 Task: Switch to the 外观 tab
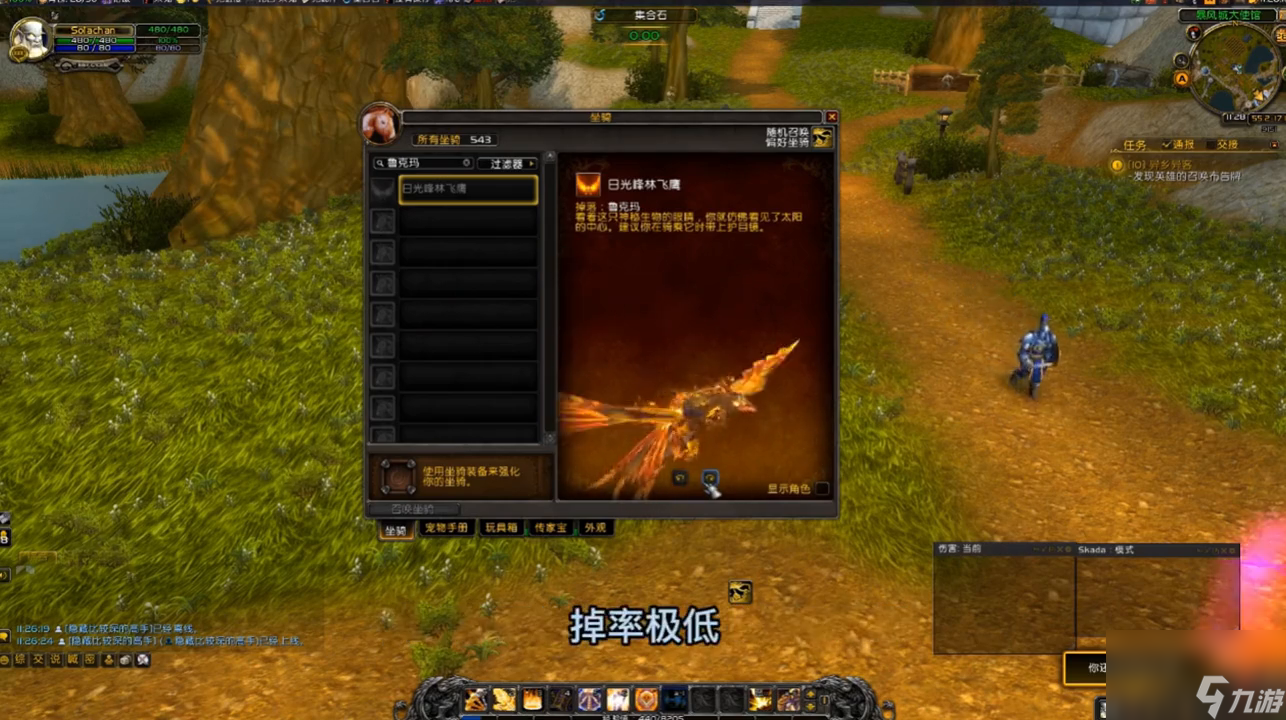click(595, 528)
